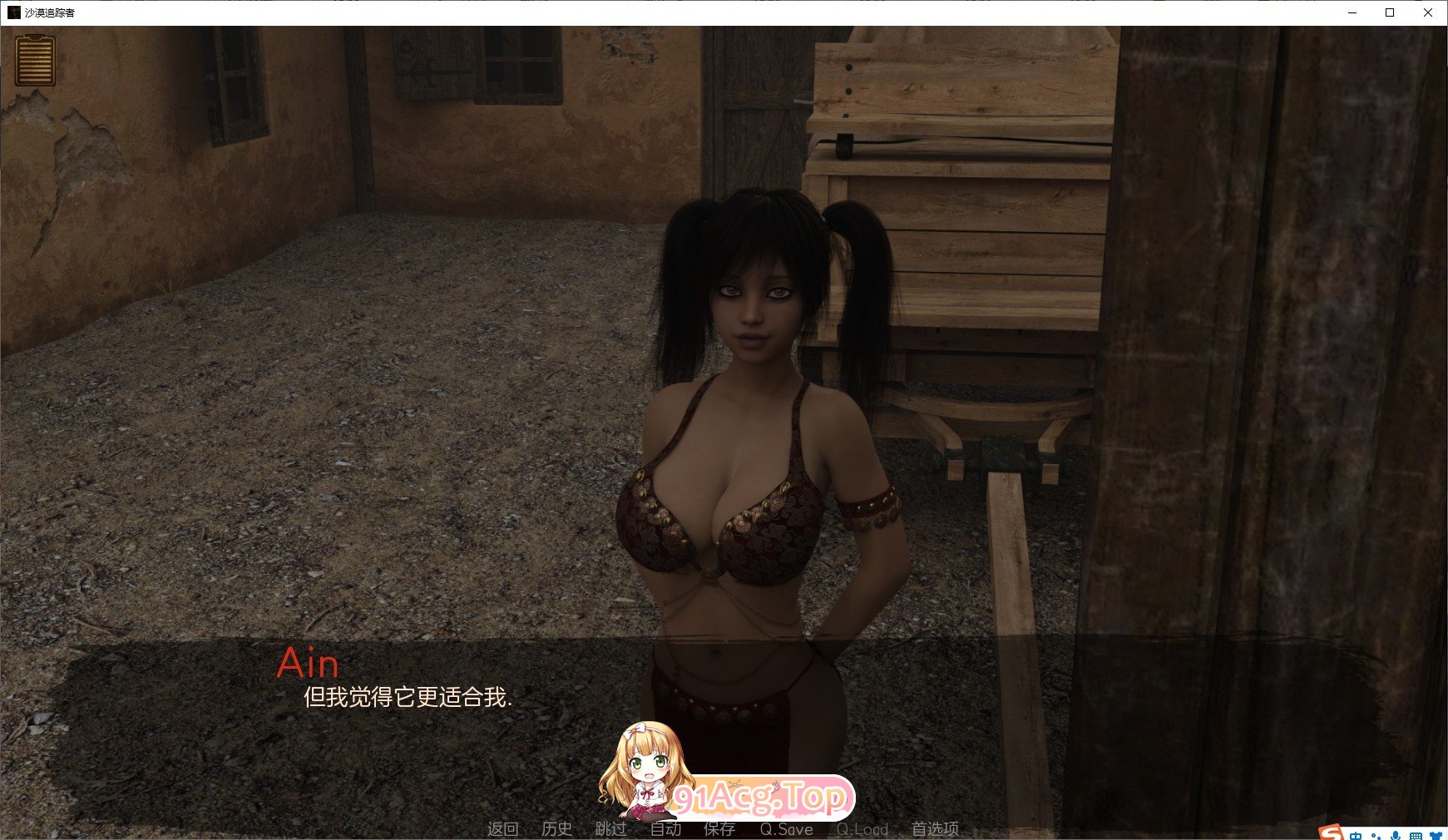Open the 首选项 preferences screen
The image size is (1448, 840).
point(936,828)
